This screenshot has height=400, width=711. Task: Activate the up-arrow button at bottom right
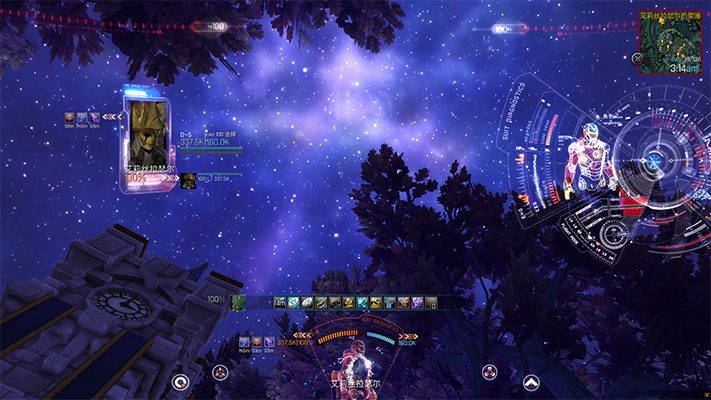tap(531, 380)
